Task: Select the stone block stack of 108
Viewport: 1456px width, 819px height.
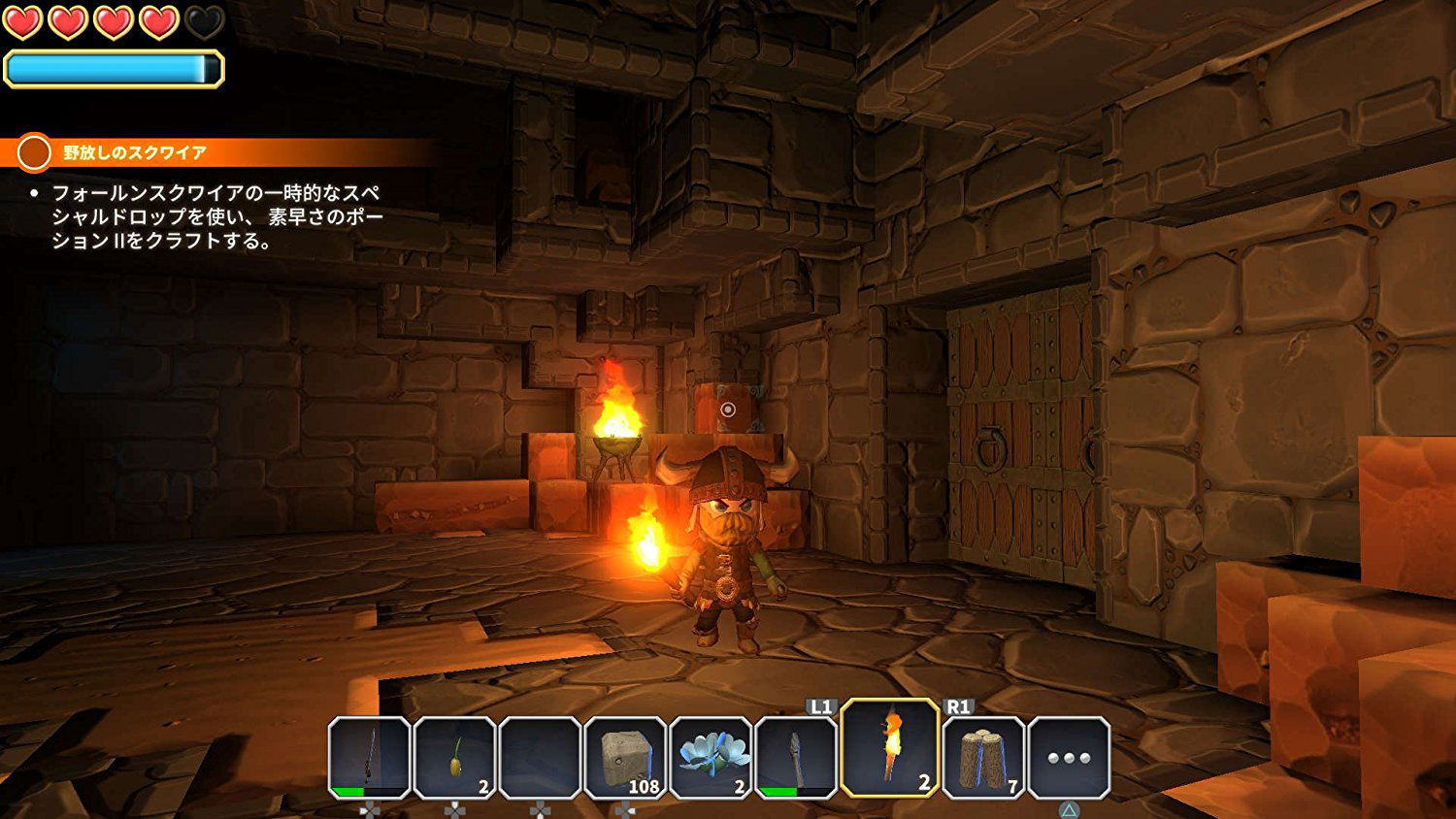Action: point(625,757)
